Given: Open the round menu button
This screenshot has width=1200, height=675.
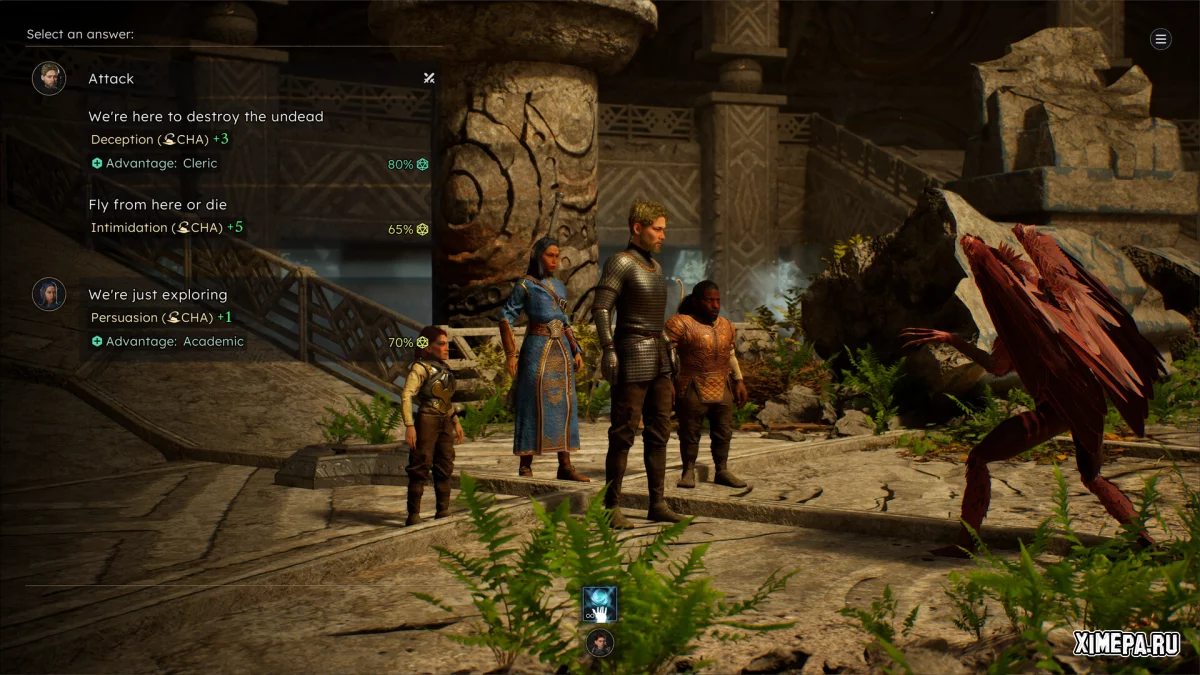Looking at the screenshot, I should [x=1160, y=39].
